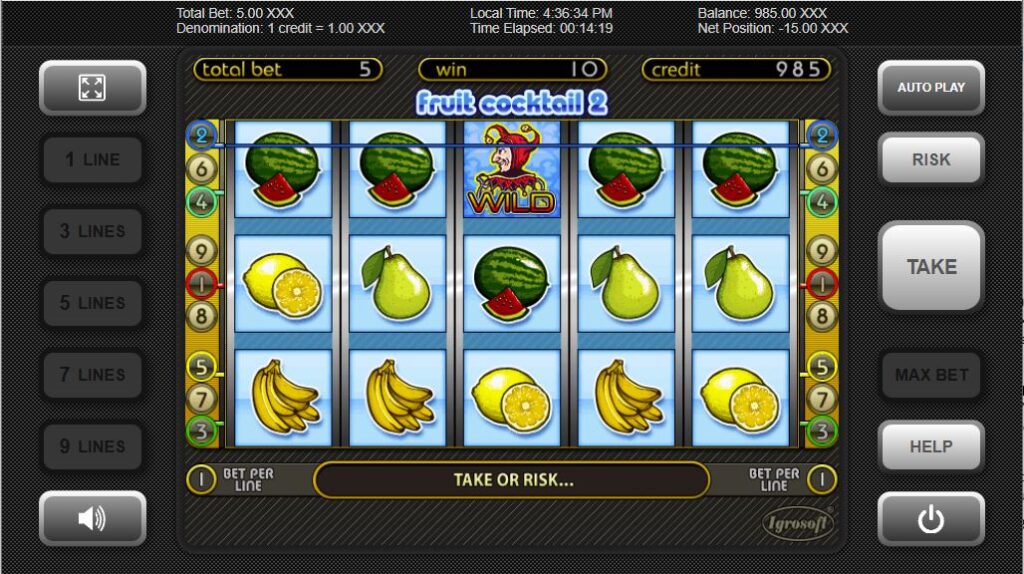Select the 9 LINES button
Screen dimensions: 1024x574
(x=92, y=446)
